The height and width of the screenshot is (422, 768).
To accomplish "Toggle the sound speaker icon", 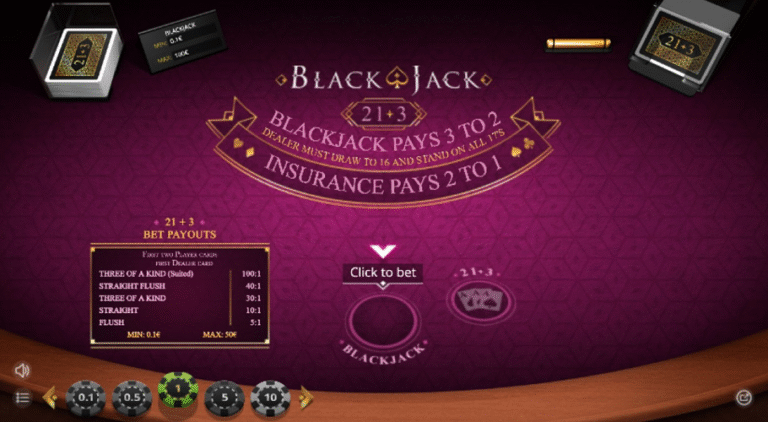I will pyautogui.click(x=22, y=370).
